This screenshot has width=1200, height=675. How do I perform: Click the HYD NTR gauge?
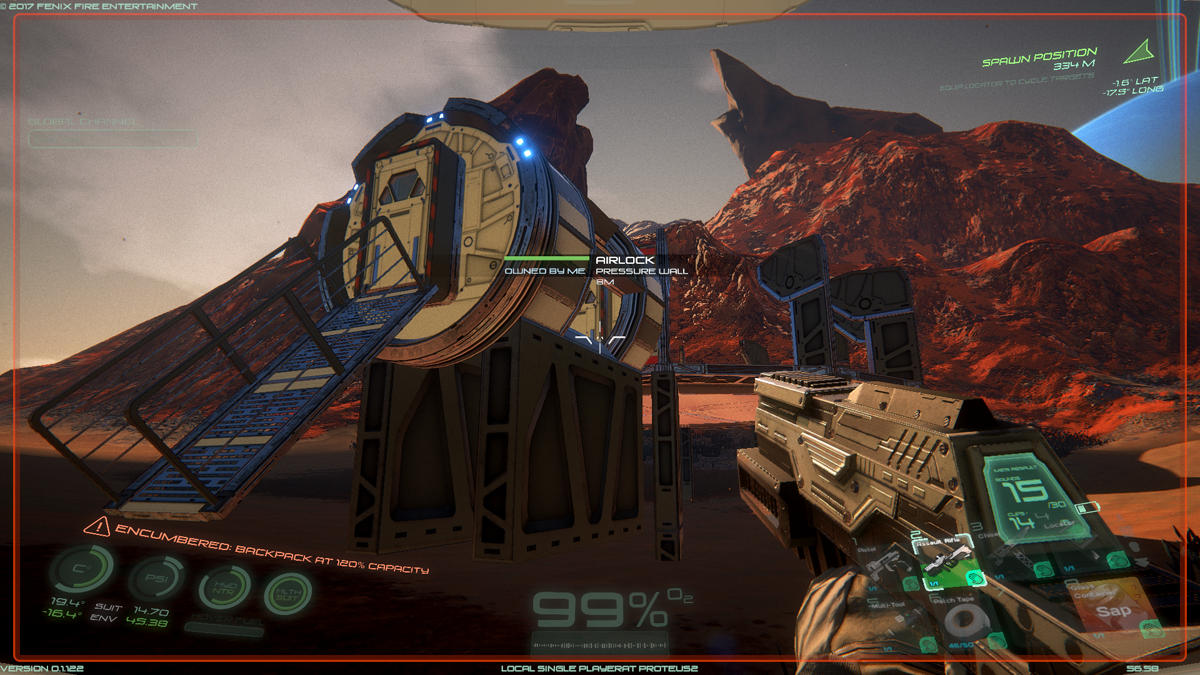click(224, 589)
